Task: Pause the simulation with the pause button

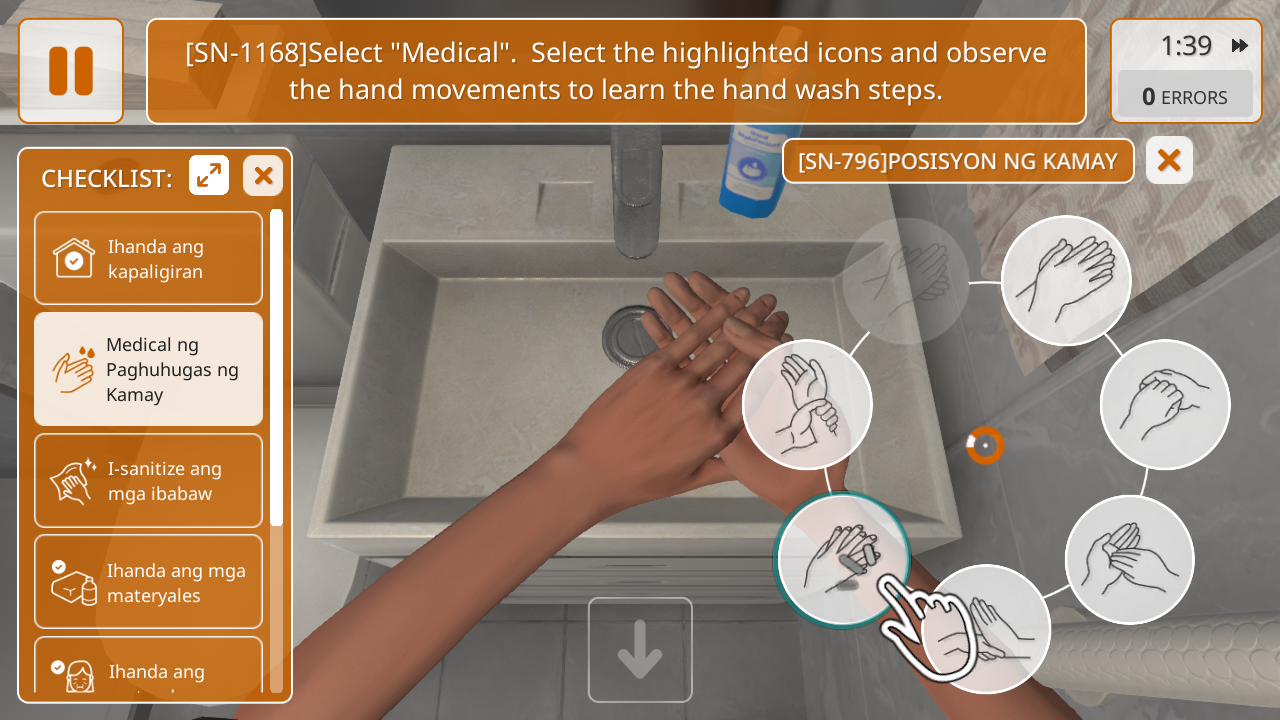Action: coord(71,71)
